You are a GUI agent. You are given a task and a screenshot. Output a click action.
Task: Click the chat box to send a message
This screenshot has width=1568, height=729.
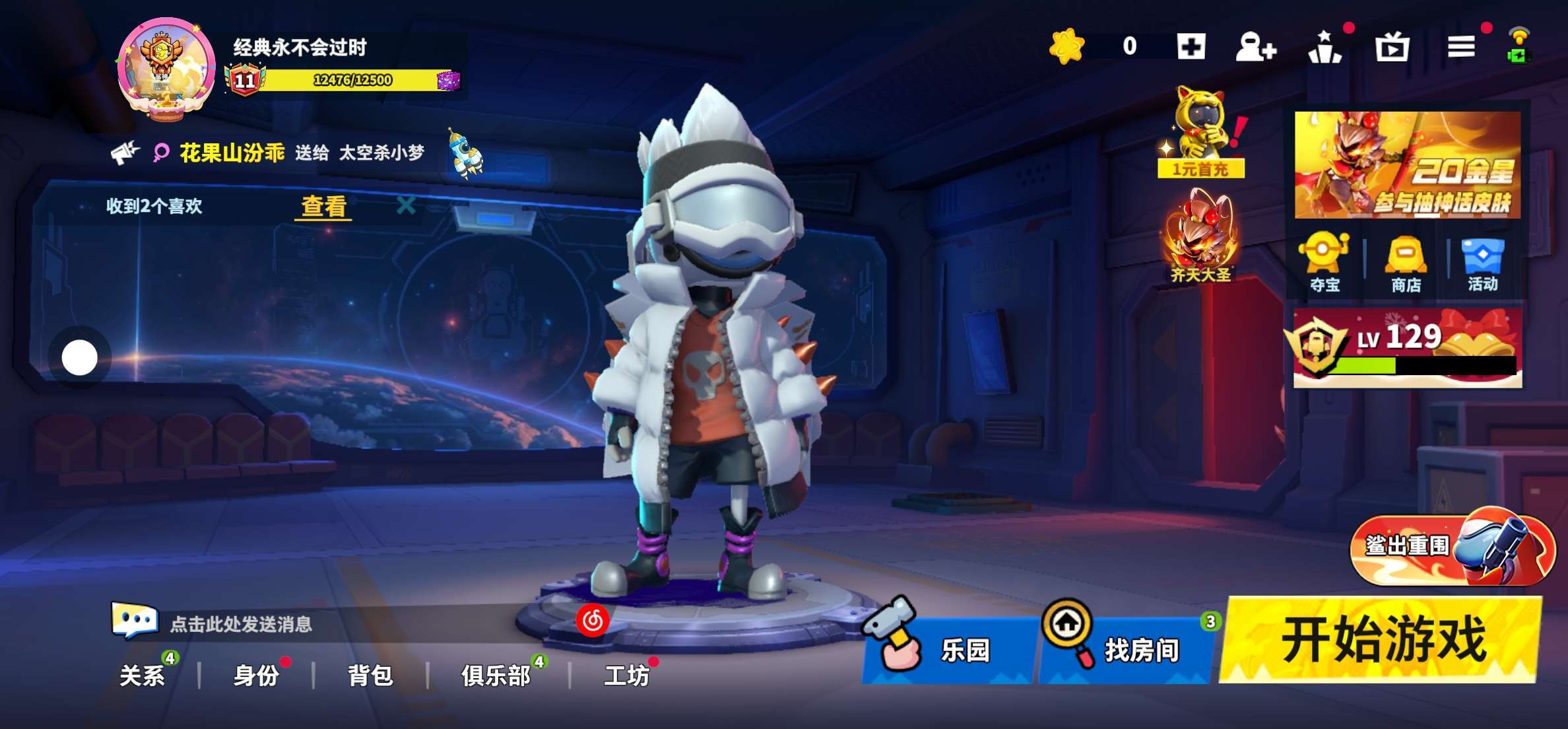coord(241,624)
